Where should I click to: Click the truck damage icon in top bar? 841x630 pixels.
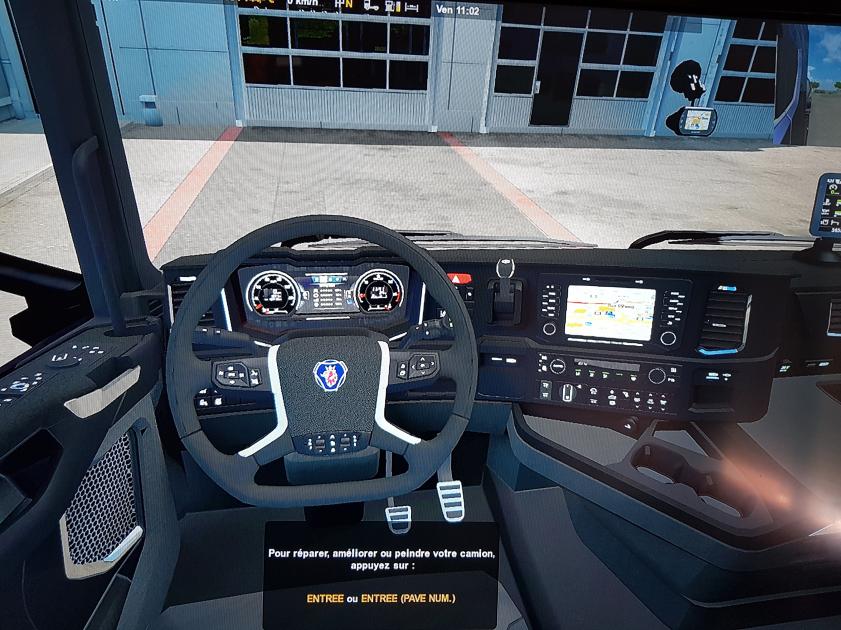point(370,5)
